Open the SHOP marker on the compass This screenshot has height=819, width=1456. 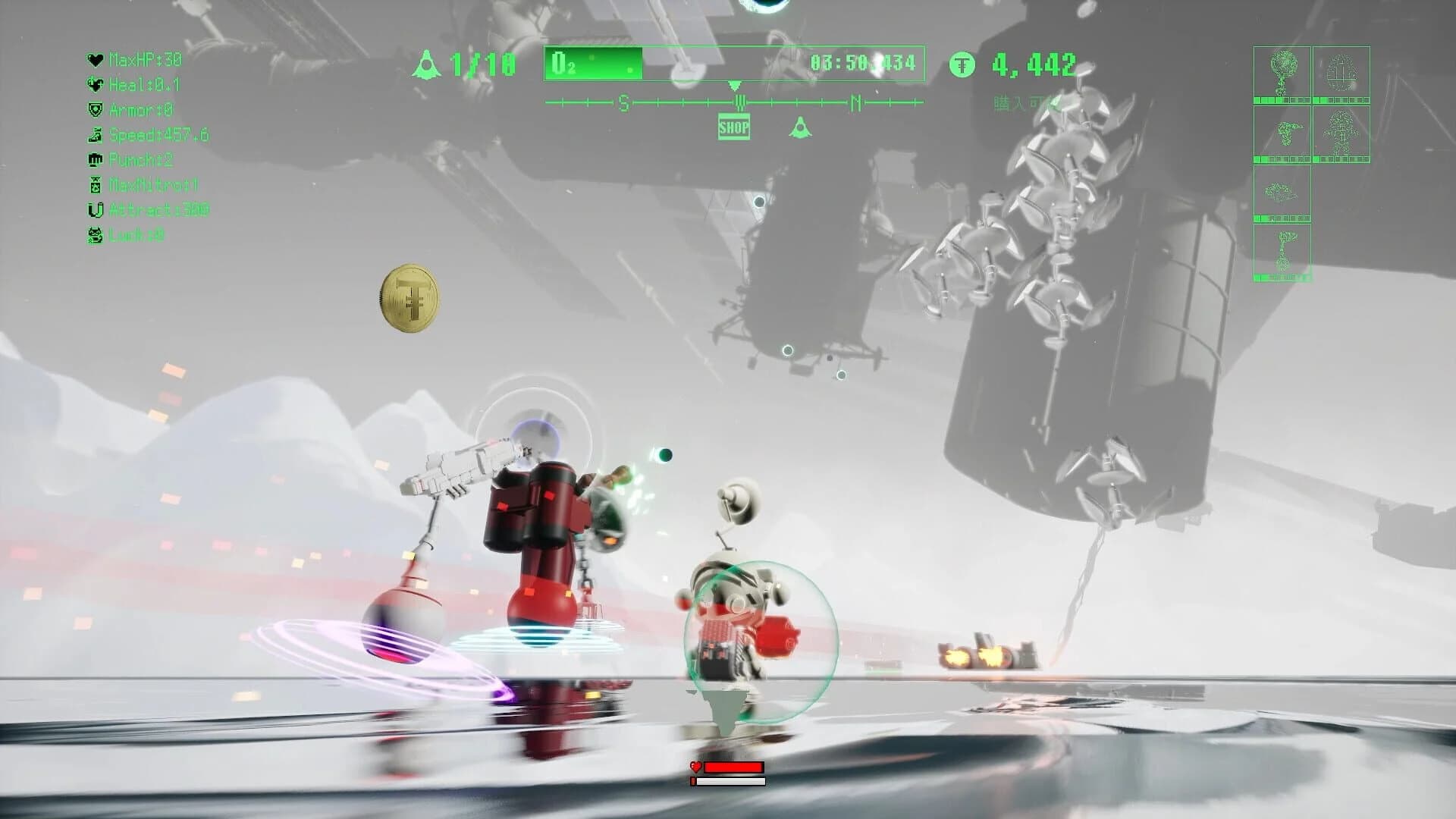pyautogui.click(x=734, y=127)
